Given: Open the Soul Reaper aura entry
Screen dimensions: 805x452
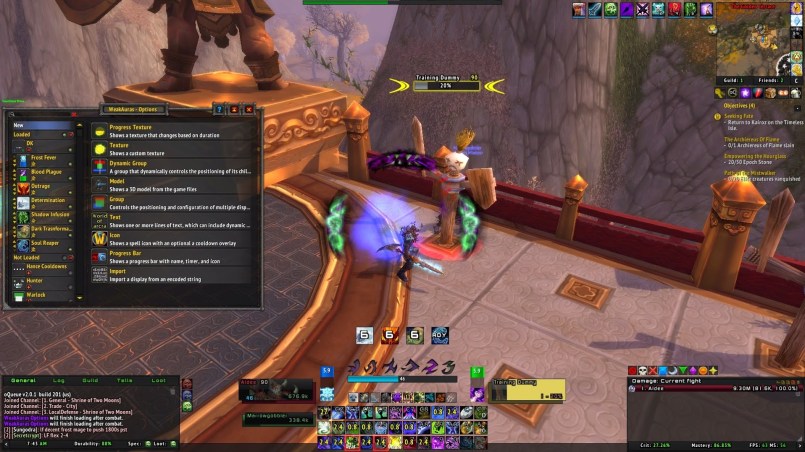Looking at the screenshot, I should (x=45, y=243).
